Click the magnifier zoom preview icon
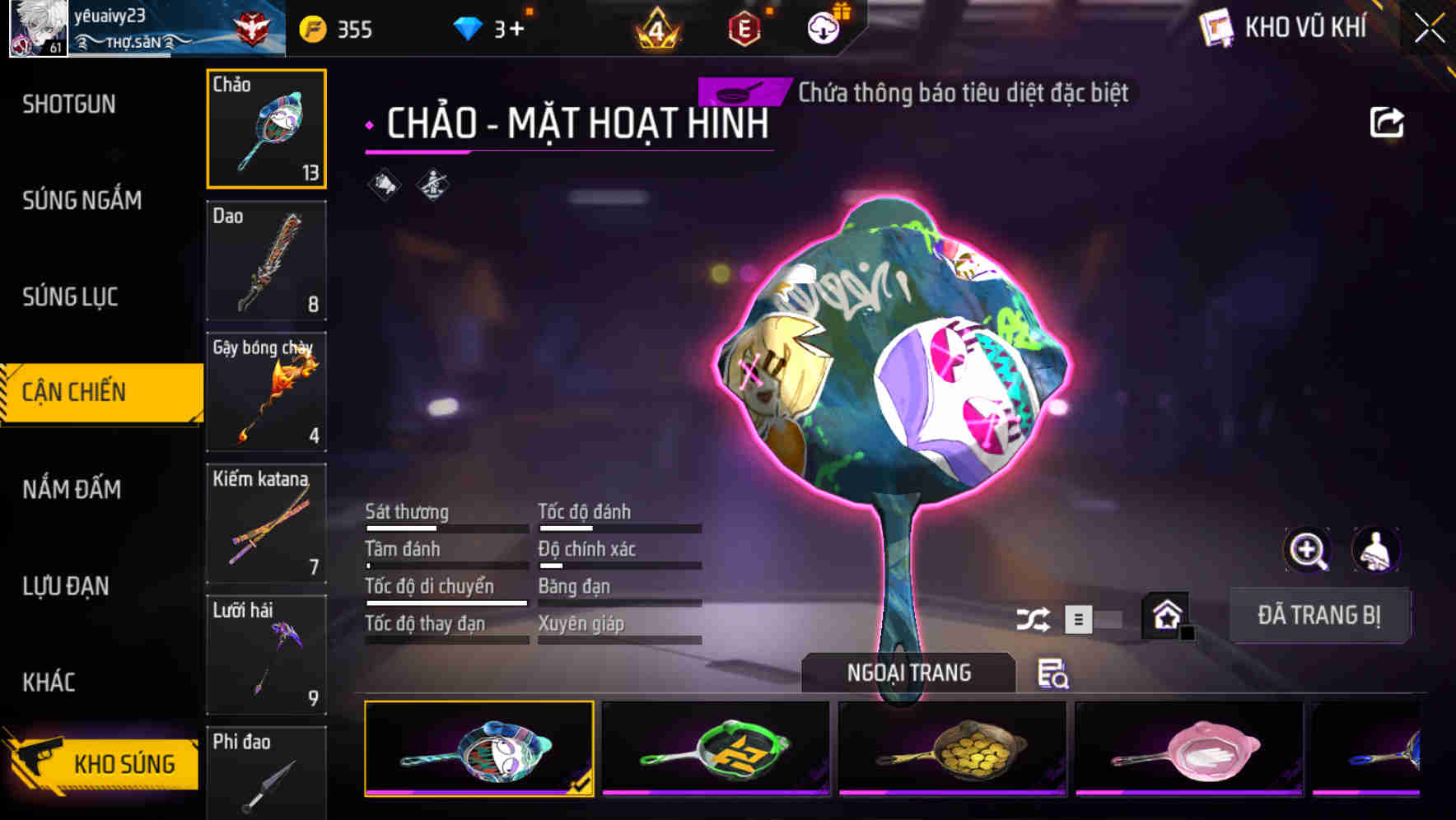This screenshot has height=820, width=1456. pos(1307,550)
